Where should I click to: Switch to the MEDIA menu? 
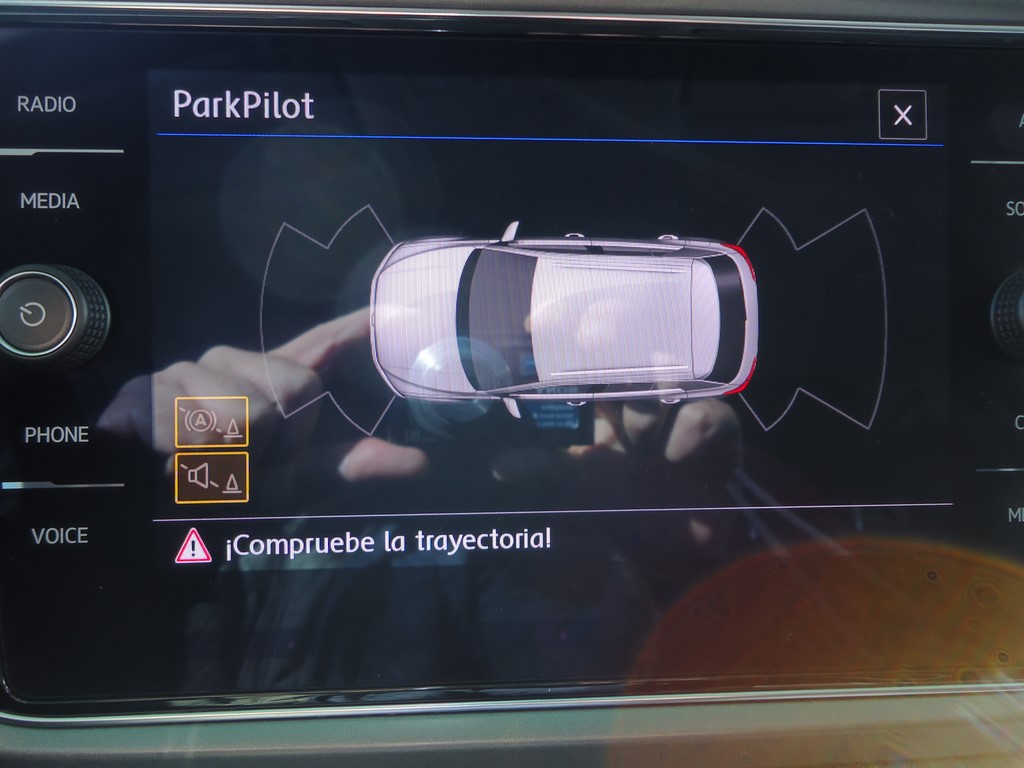point(49,201)
